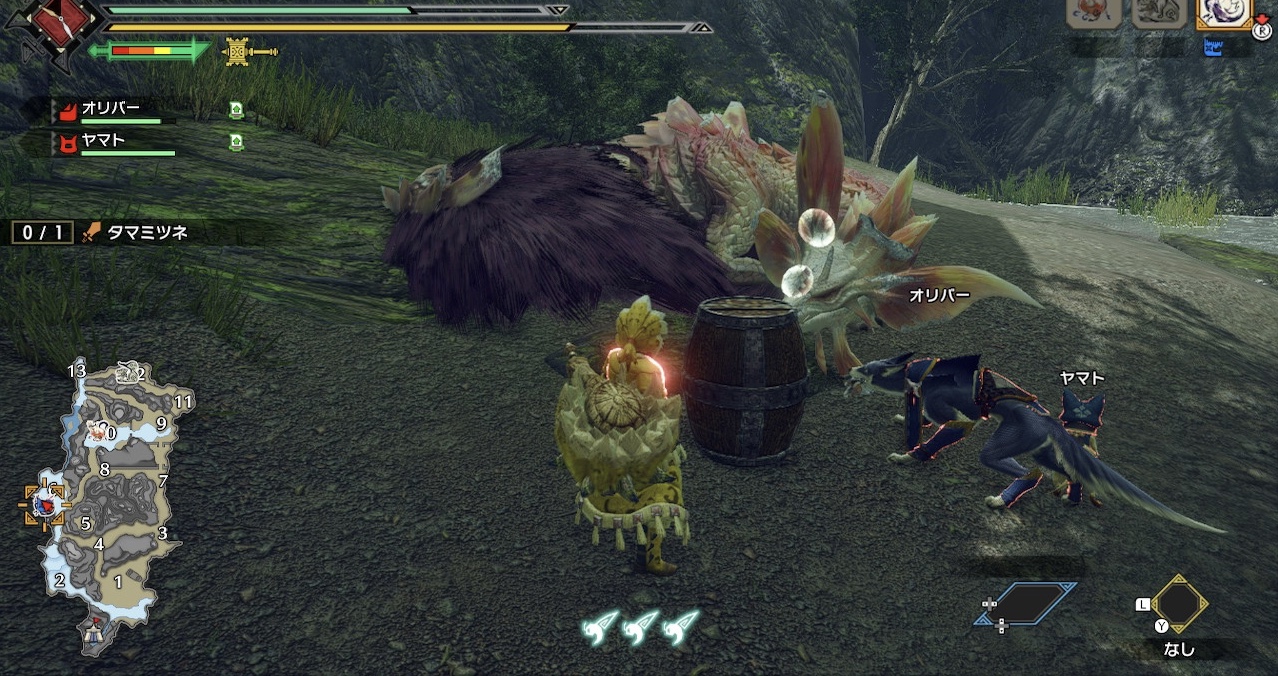Click the white monster marker near area 2
Image resolution: width=1278 pixels, height=676 pixels.
coord(126,373)
